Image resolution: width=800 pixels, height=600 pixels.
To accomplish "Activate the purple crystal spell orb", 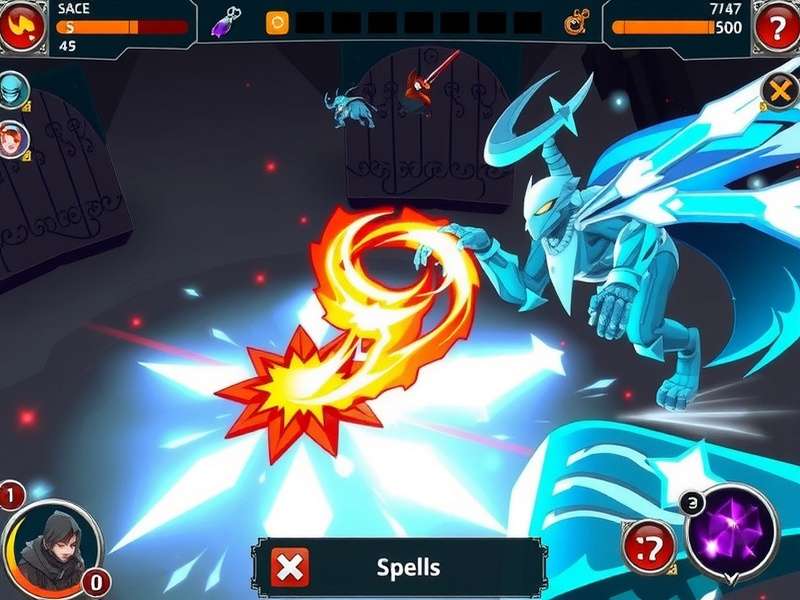I will click(x=733, y=530).
